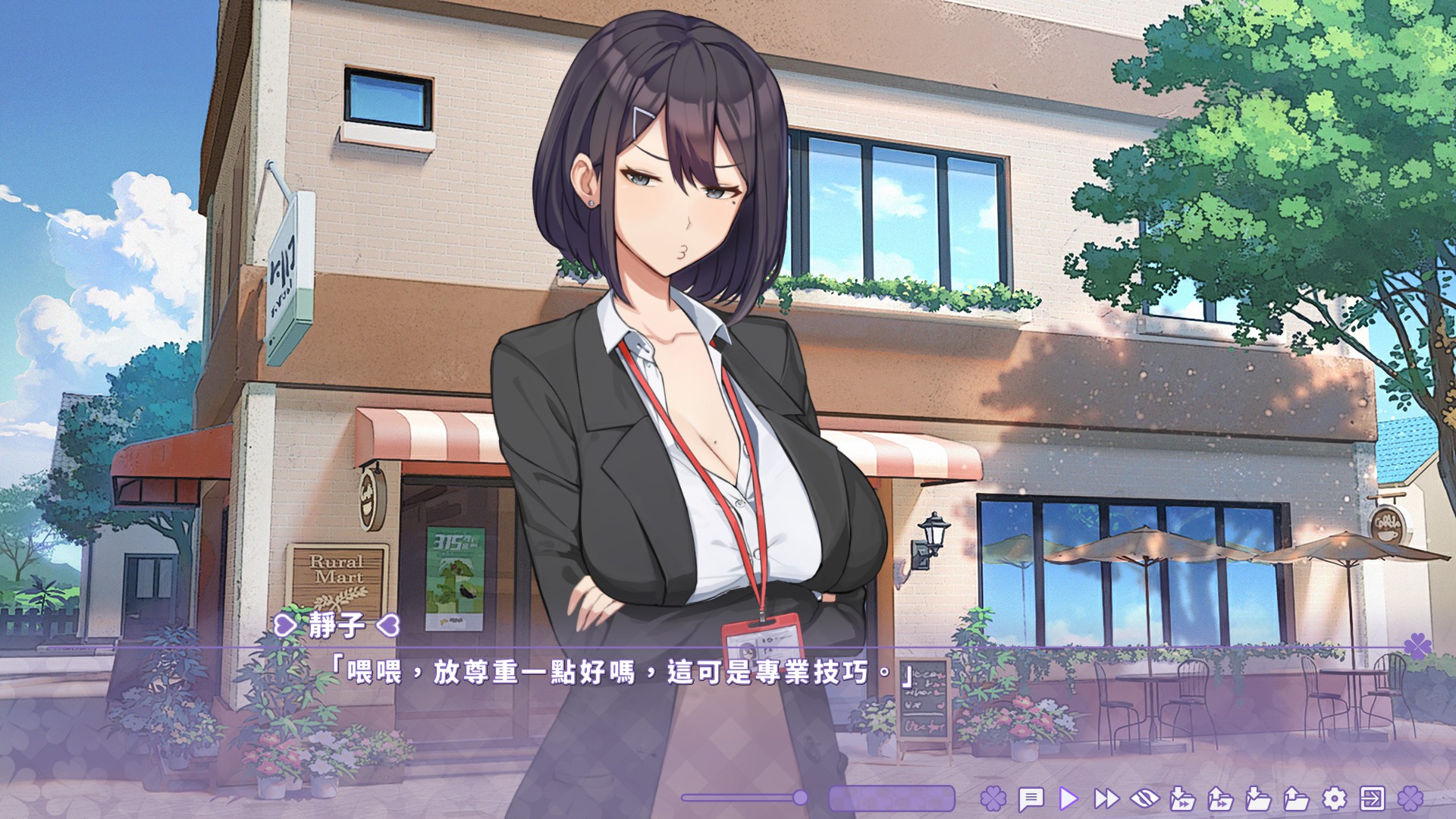Start auto-play of dialogue
The image size is (1456, 819).
[x=1068, y=799]
